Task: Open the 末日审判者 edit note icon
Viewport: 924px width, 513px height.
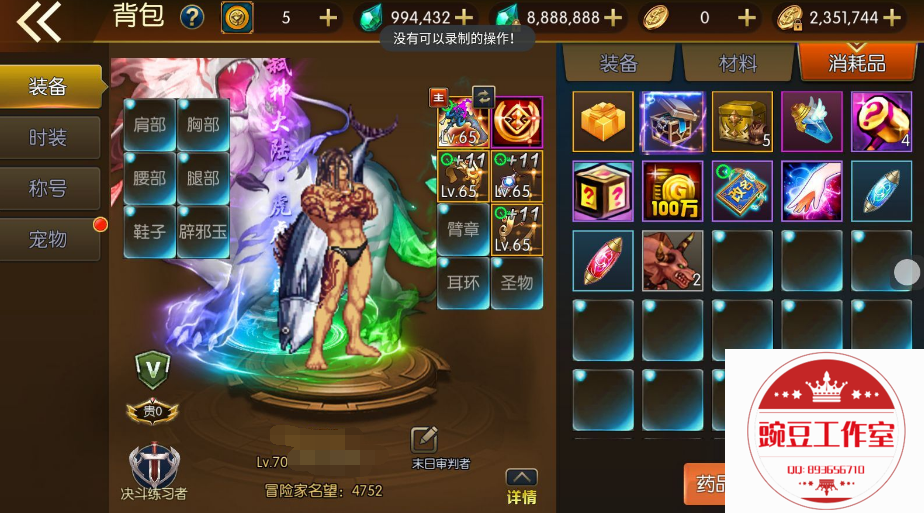Action: [424, 440]
